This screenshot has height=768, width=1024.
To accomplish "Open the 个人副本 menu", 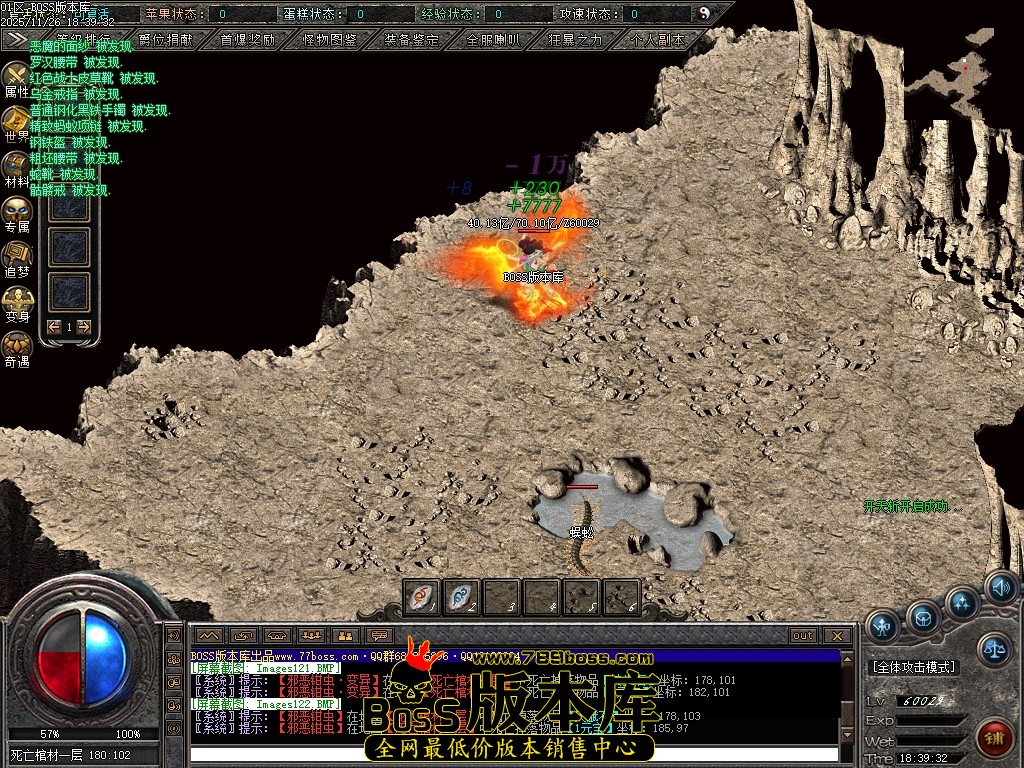I will click(657, 40).
